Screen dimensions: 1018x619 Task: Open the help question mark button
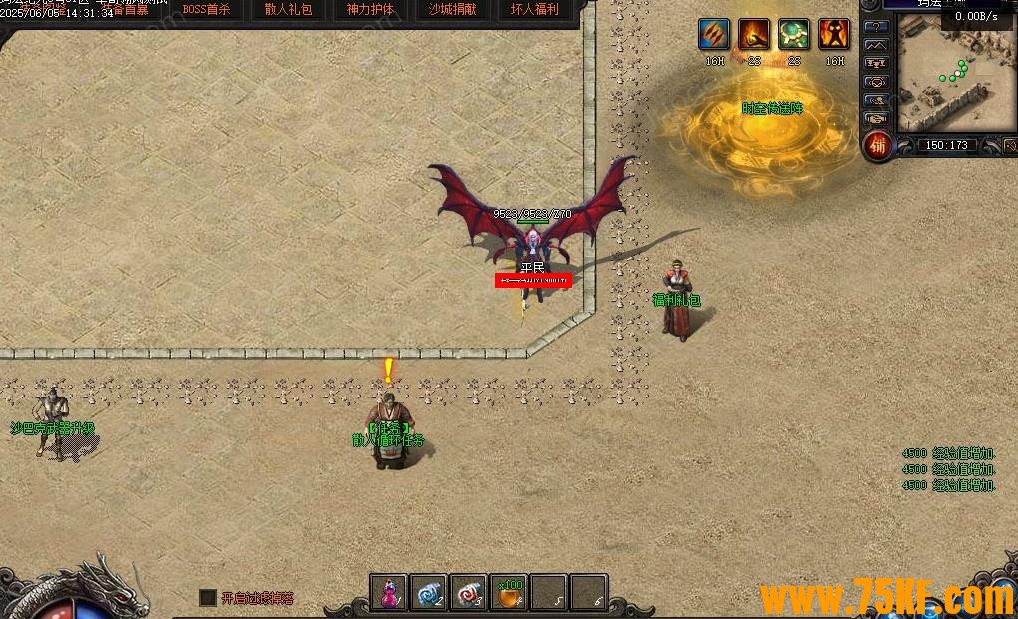coord(876,26)
